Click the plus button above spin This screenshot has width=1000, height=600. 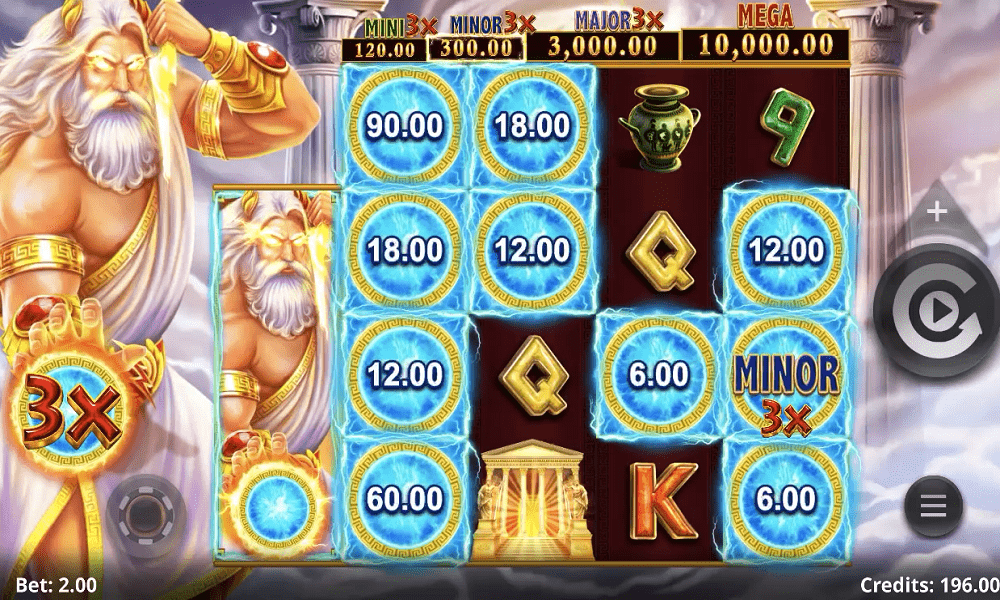point(937,212)
